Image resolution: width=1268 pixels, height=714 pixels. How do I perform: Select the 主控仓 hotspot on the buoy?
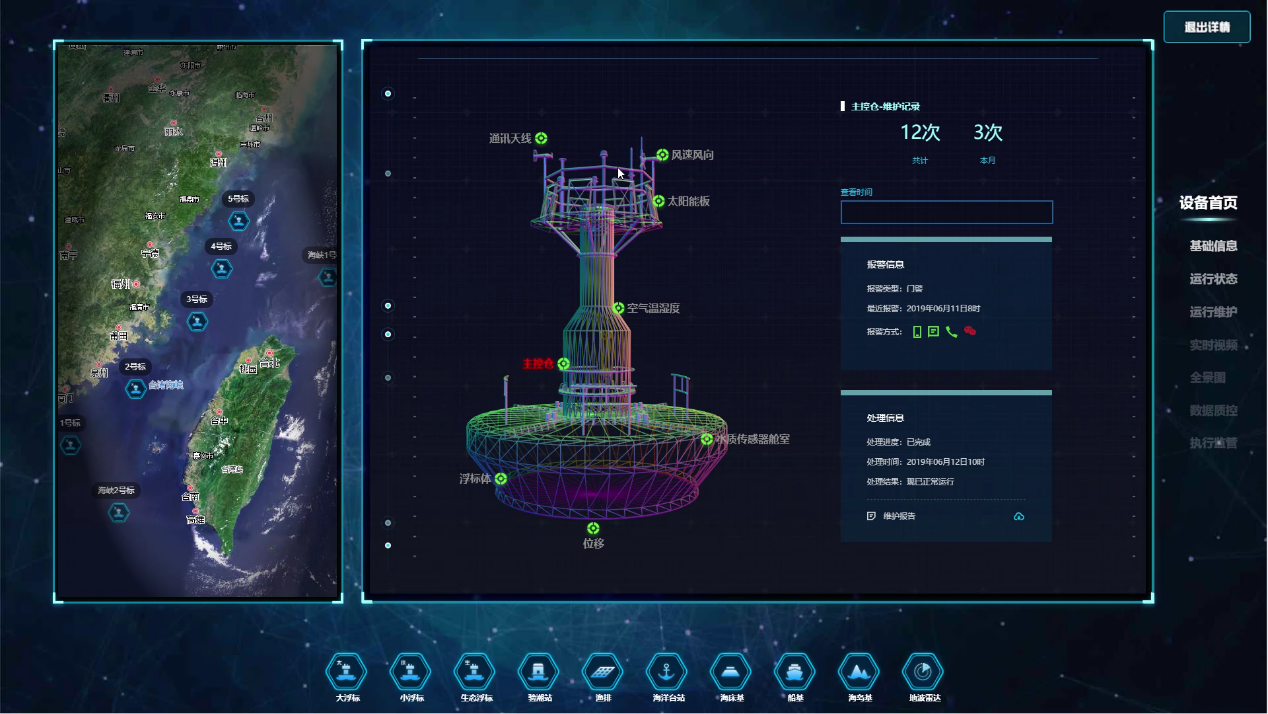(564, 364)
